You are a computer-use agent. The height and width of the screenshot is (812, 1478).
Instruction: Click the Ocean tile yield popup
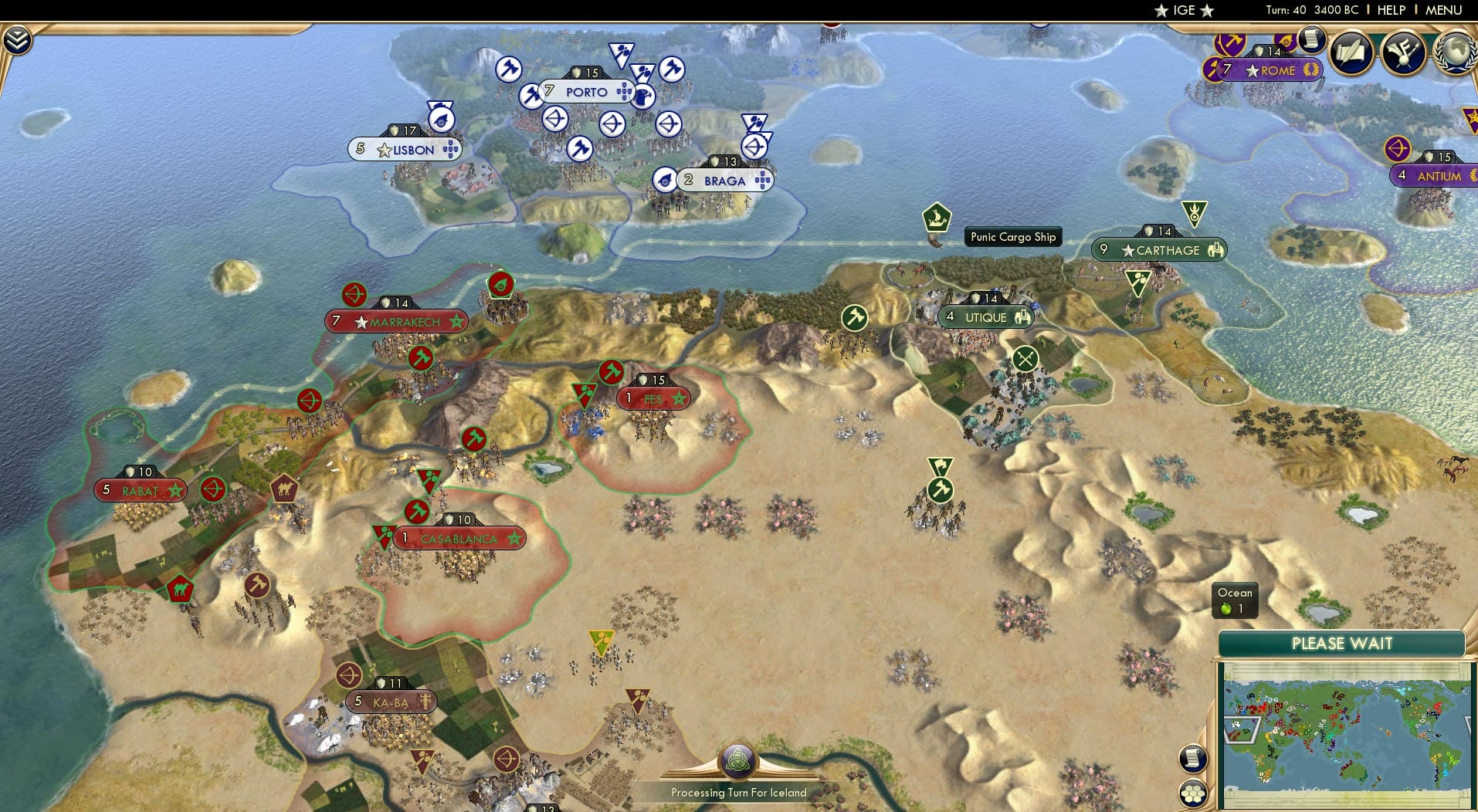coord(1234,599)
